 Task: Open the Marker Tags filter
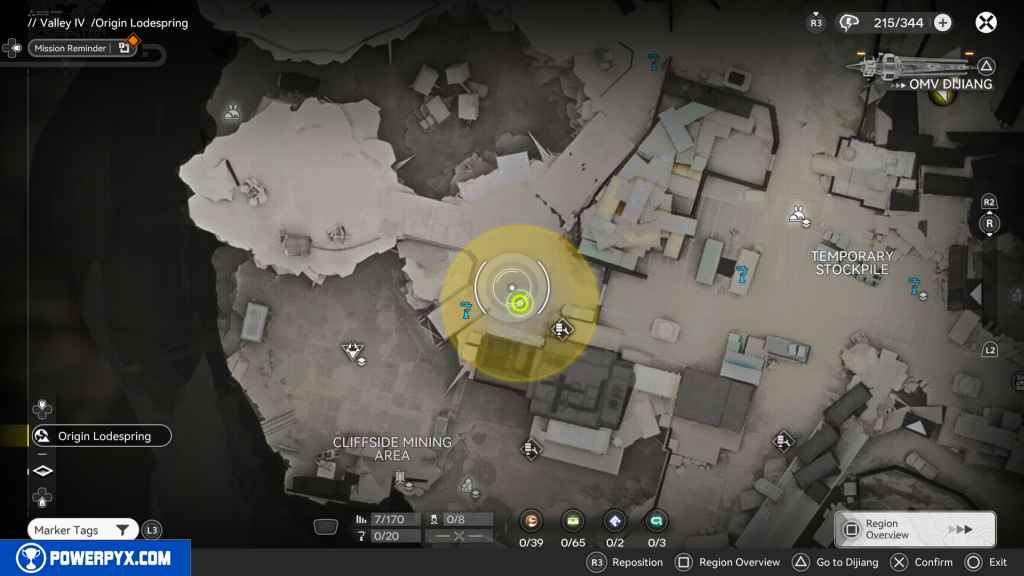click(84, 530)
